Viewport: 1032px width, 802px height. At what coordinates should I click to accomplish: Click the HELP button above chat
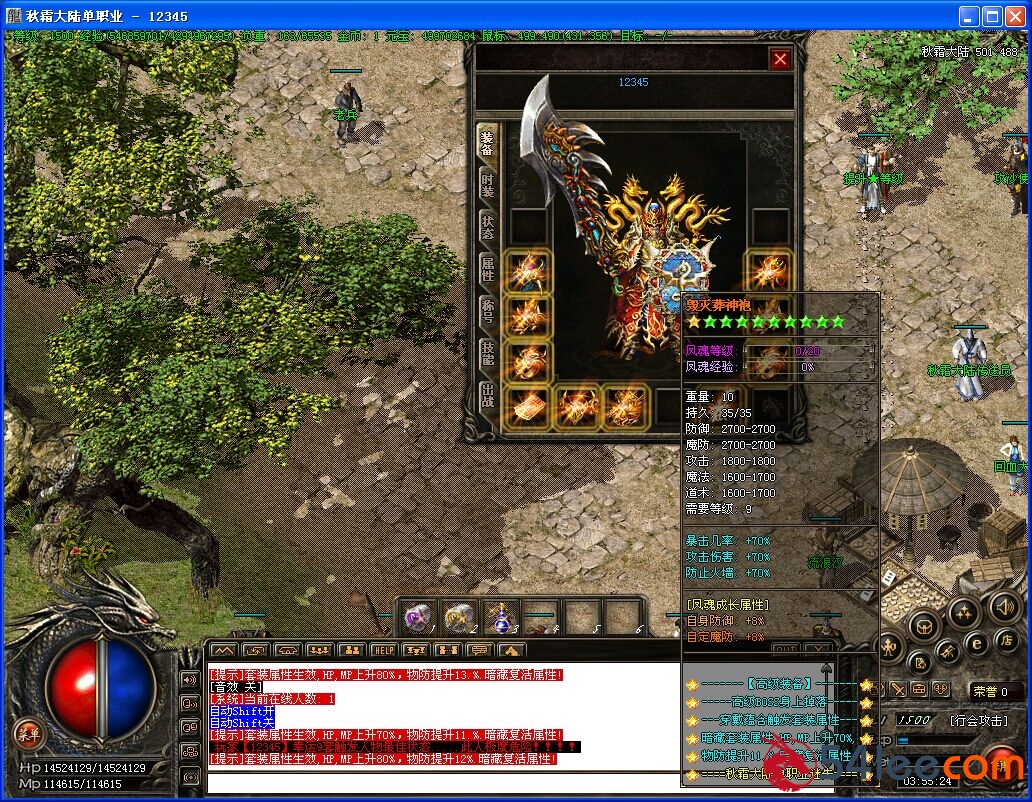[384, 651]
